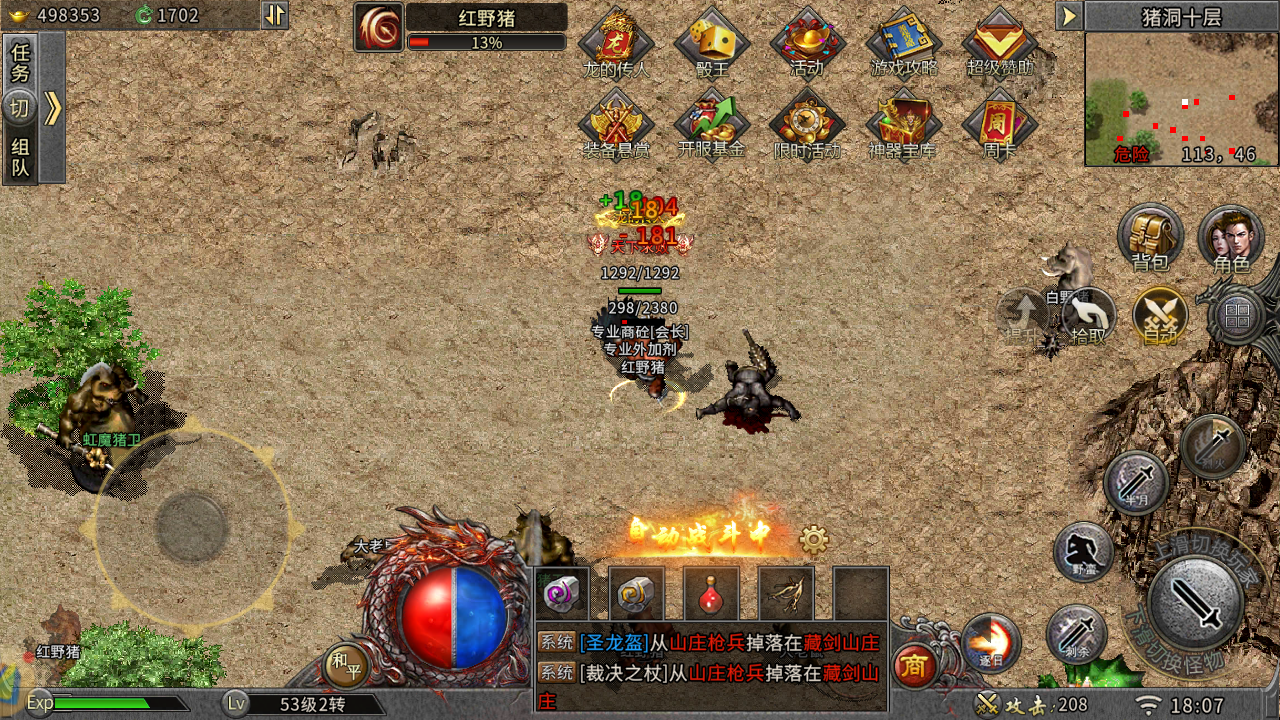
Task: Select the 组队 team tab
Action: 20,157
